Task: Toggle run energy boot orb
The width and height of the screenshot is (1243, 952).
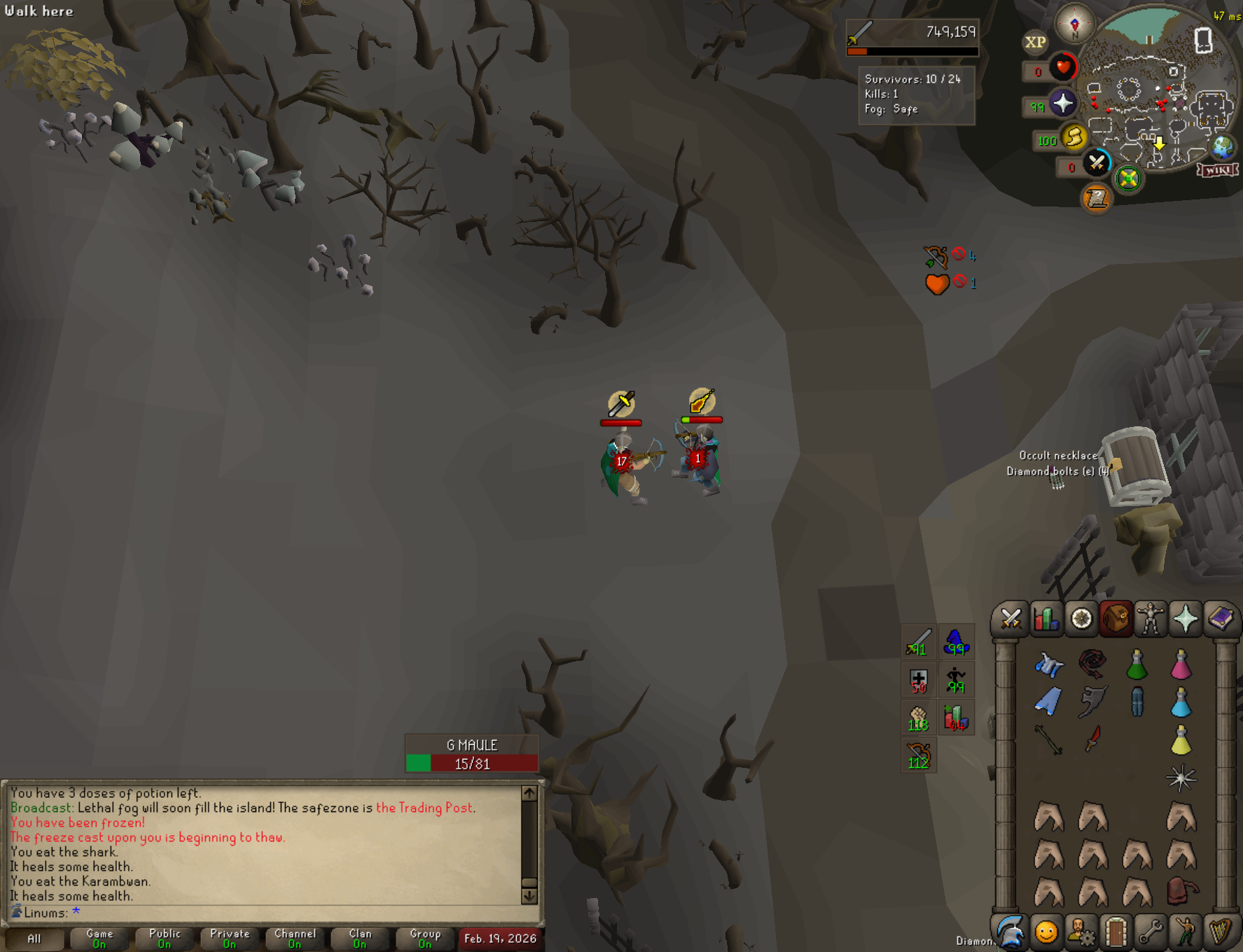Action: [1074, 137]
